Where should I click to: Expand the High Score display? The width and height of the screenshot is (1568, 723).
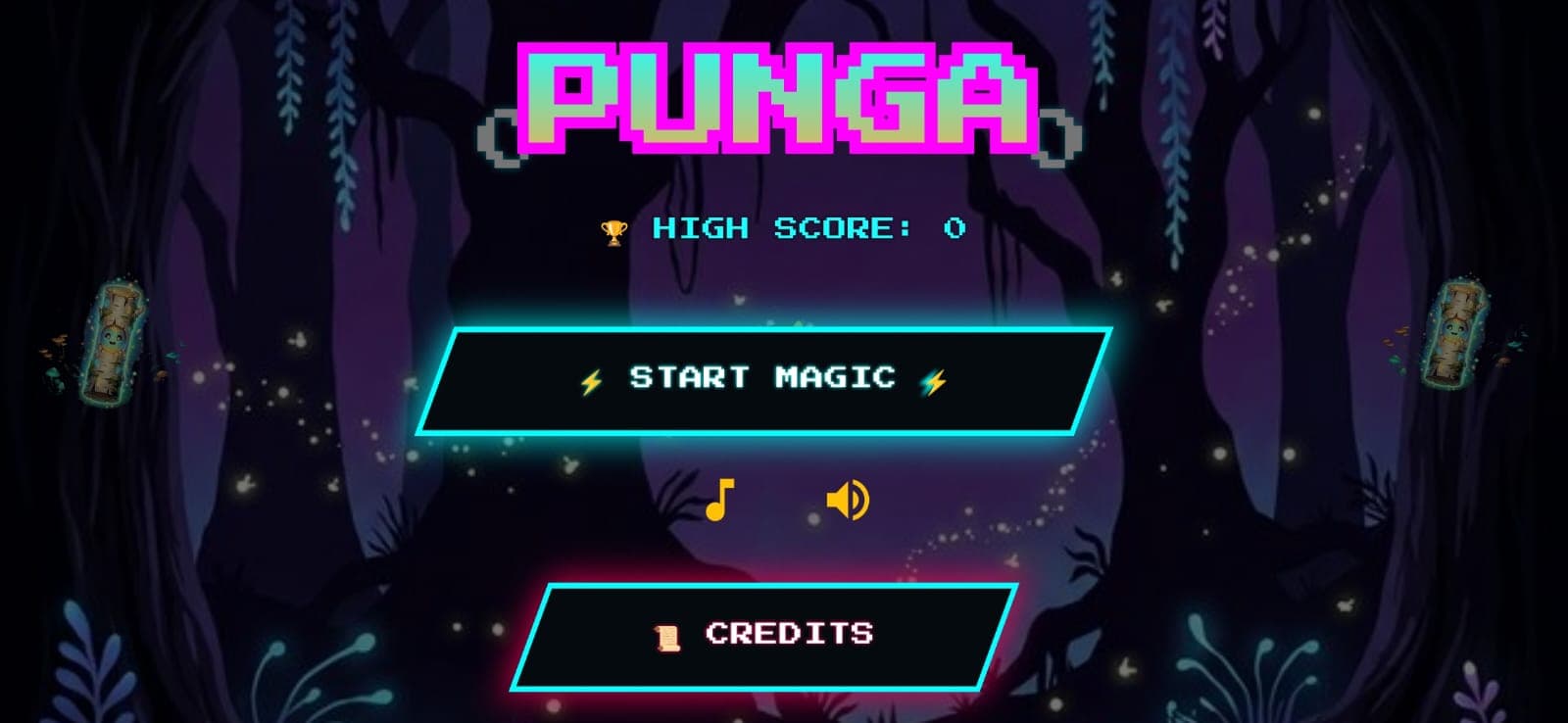coord(804,228)
